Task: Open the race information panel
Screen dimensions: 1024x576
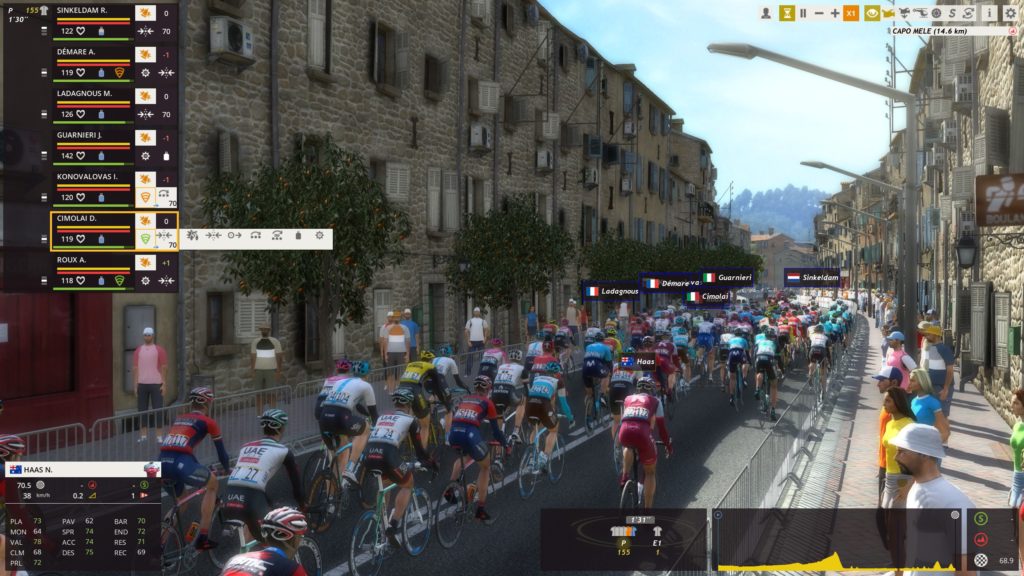Action: (x=988, y=13)
